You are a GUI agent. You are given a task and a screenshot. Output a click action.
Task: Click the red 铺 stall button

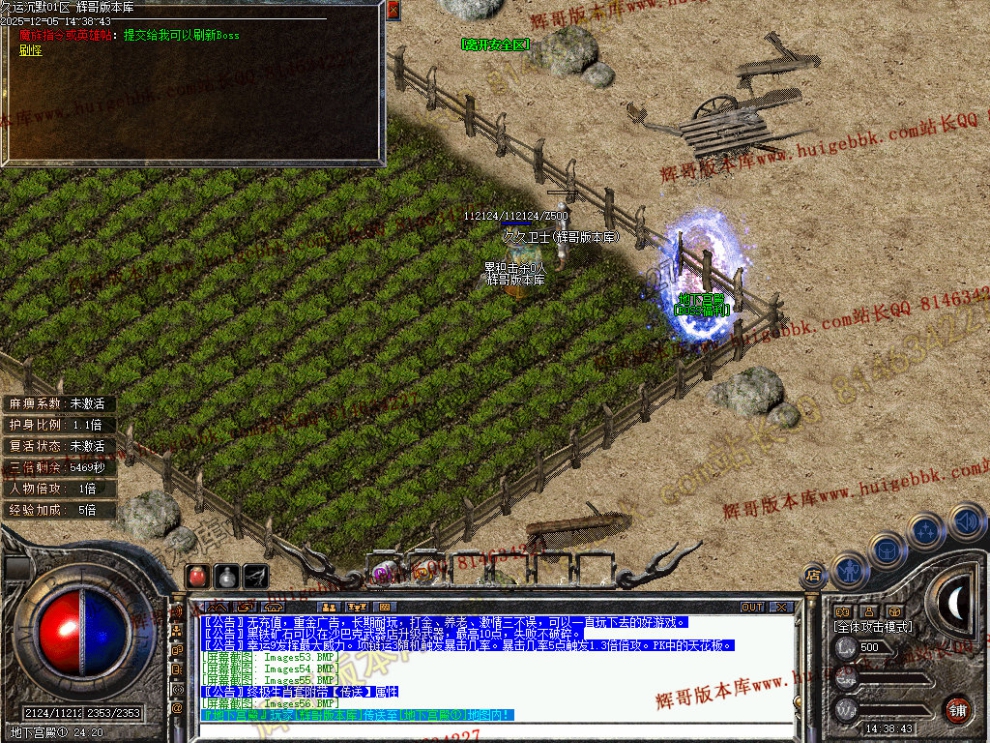(x=957, y=711)
